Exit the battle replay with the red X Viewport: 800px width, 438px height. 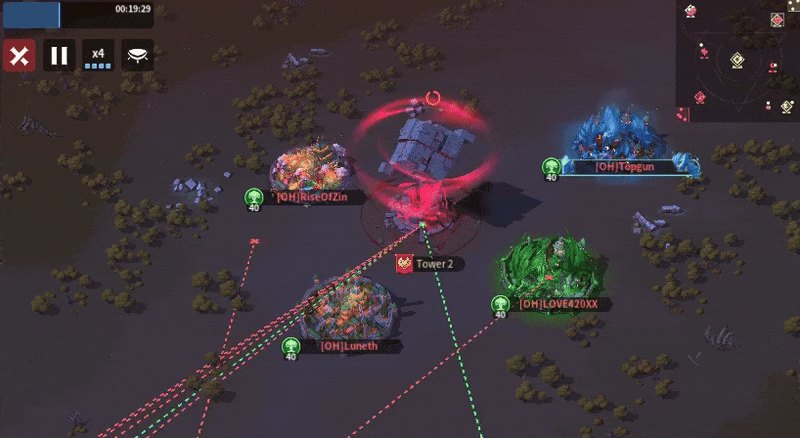tap(18, 55)
